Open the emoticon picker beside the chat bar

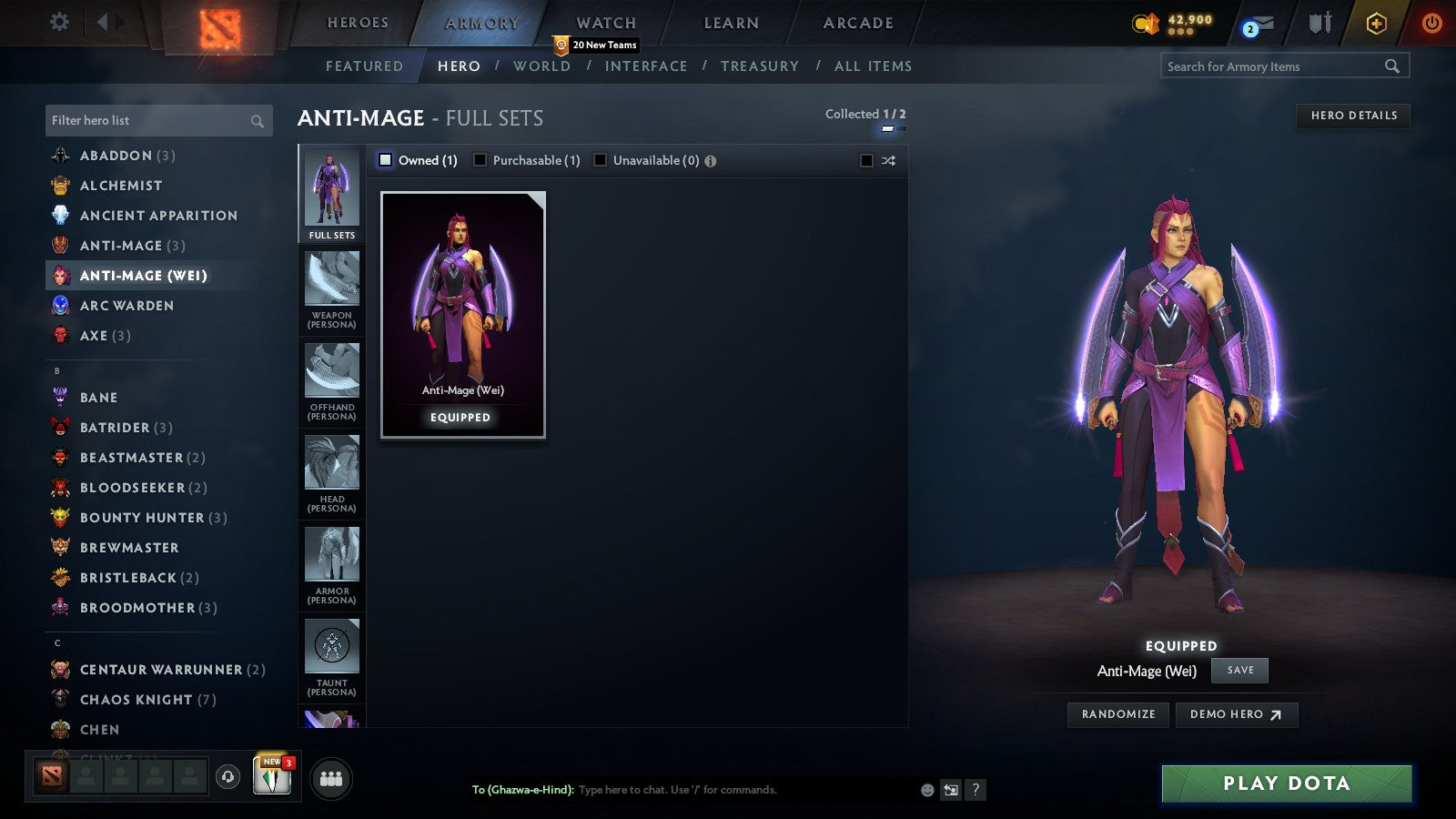[x=925, y=791]
